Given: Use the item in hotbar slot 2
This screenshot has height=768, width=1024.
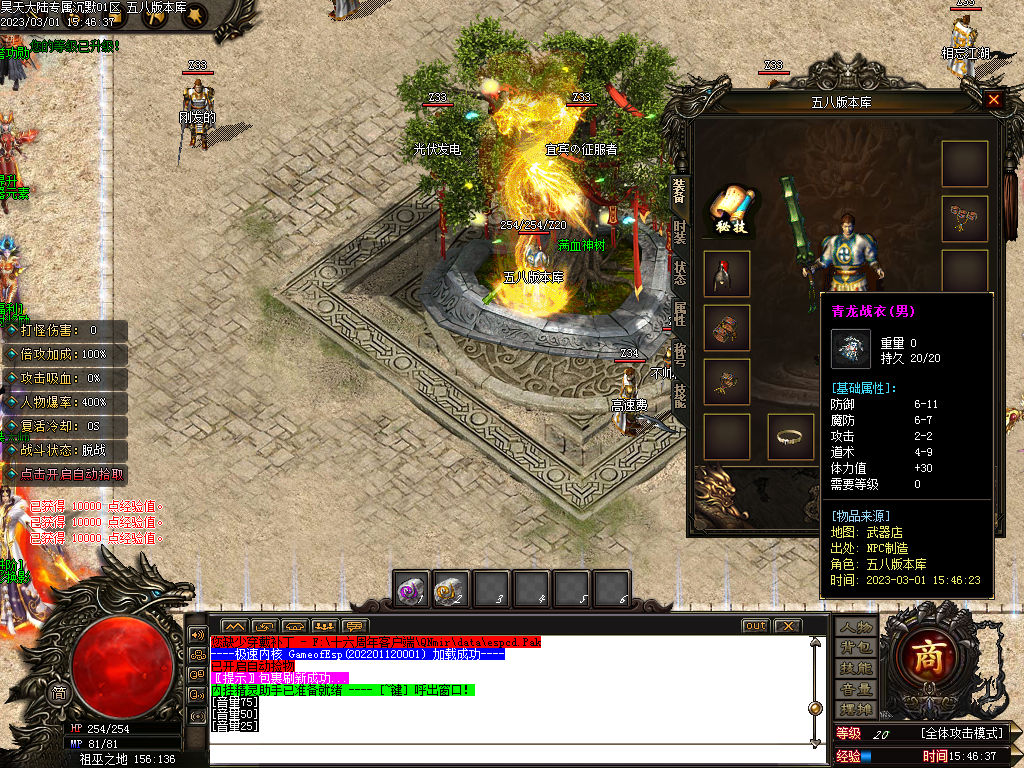Looking at the screenshot, I should click(x=451, y=588).
